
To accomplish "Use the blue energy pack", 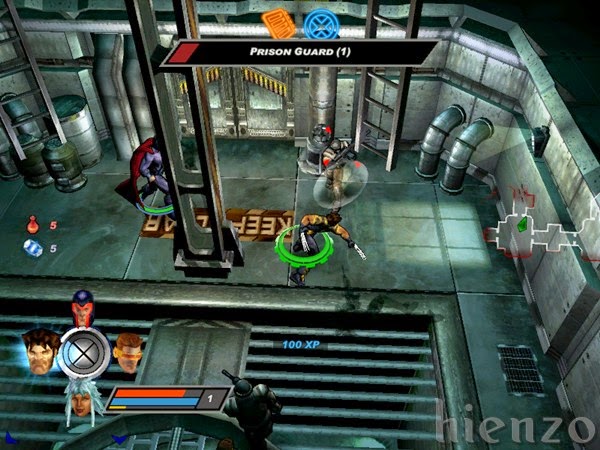I will [x=33, y=248].
